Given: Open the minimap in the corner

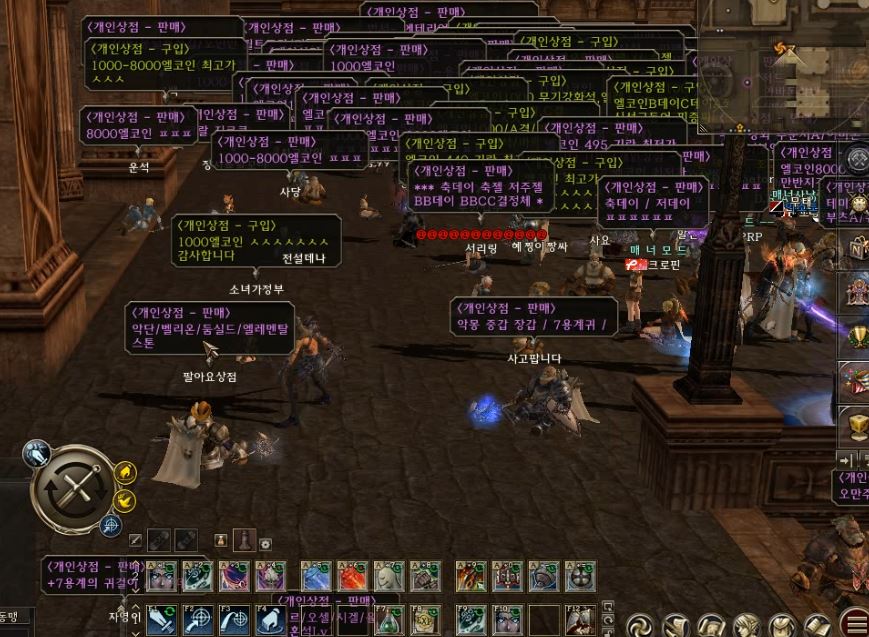Looking at the screenshot, I should click(782, 70).
